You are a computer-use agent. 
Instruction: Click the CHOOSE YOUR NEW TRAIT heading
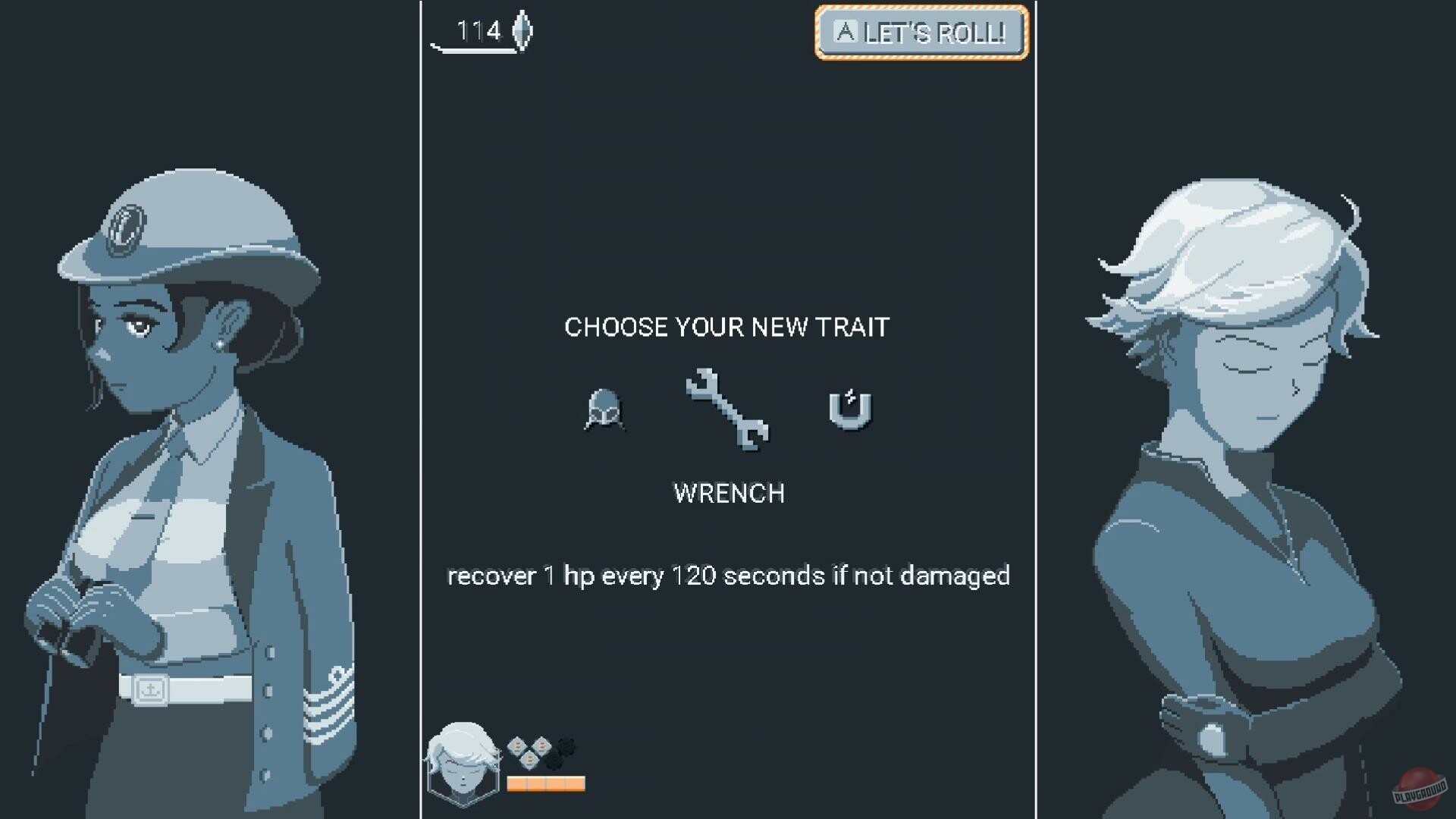[x=727, y=327]
